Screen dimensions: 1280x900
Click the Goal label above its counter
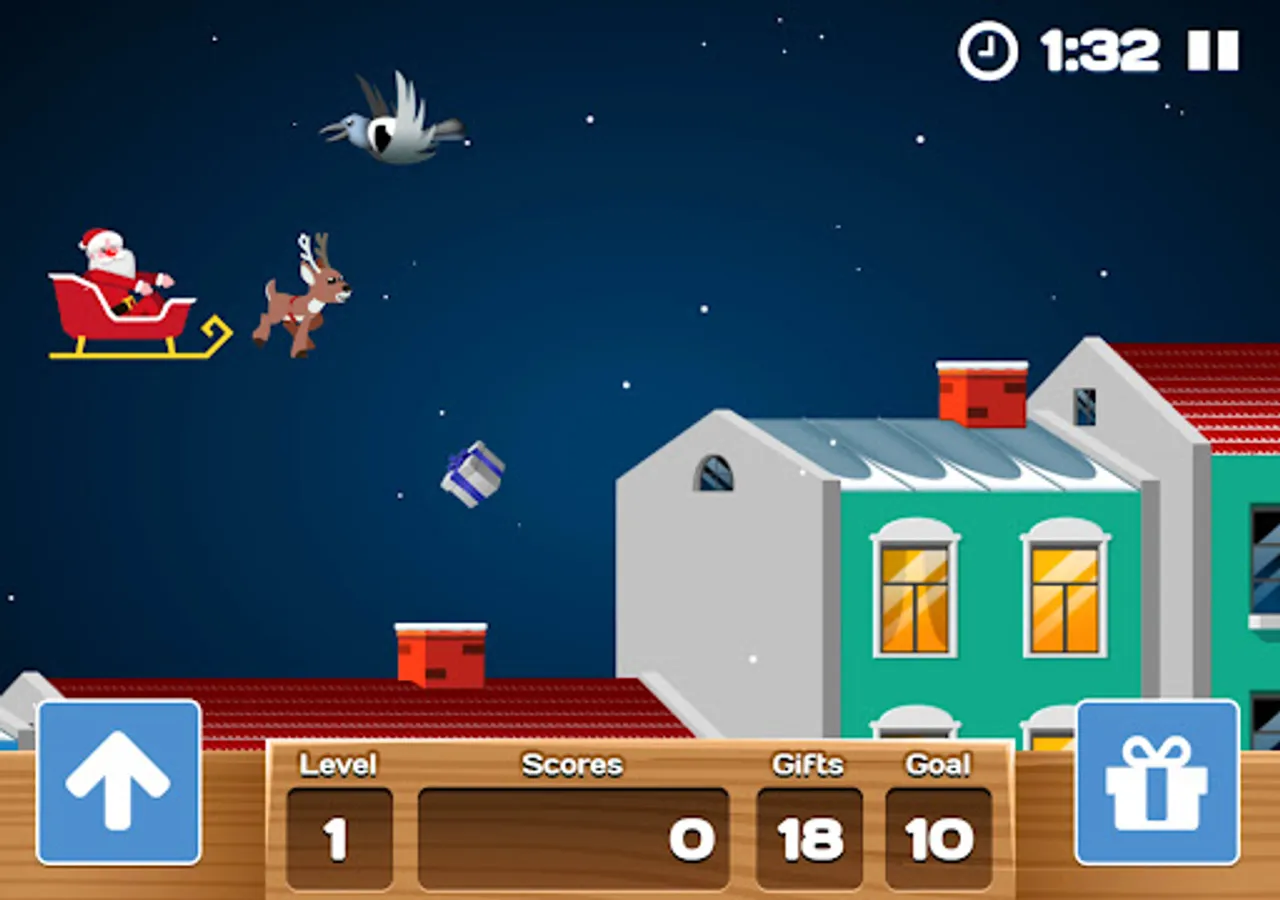[x=941, y=763]
